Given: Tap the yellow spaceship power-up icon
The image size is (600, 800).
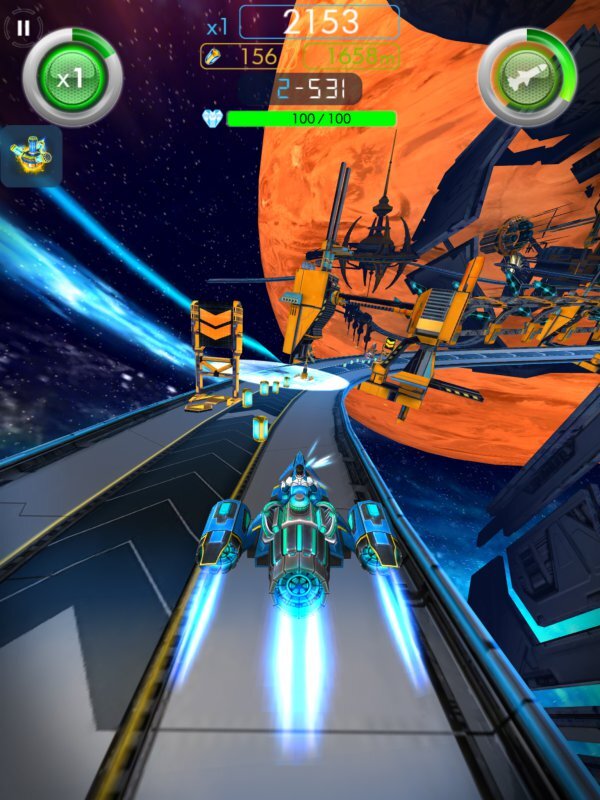Looking at the screenshot, I should point(31,156).
